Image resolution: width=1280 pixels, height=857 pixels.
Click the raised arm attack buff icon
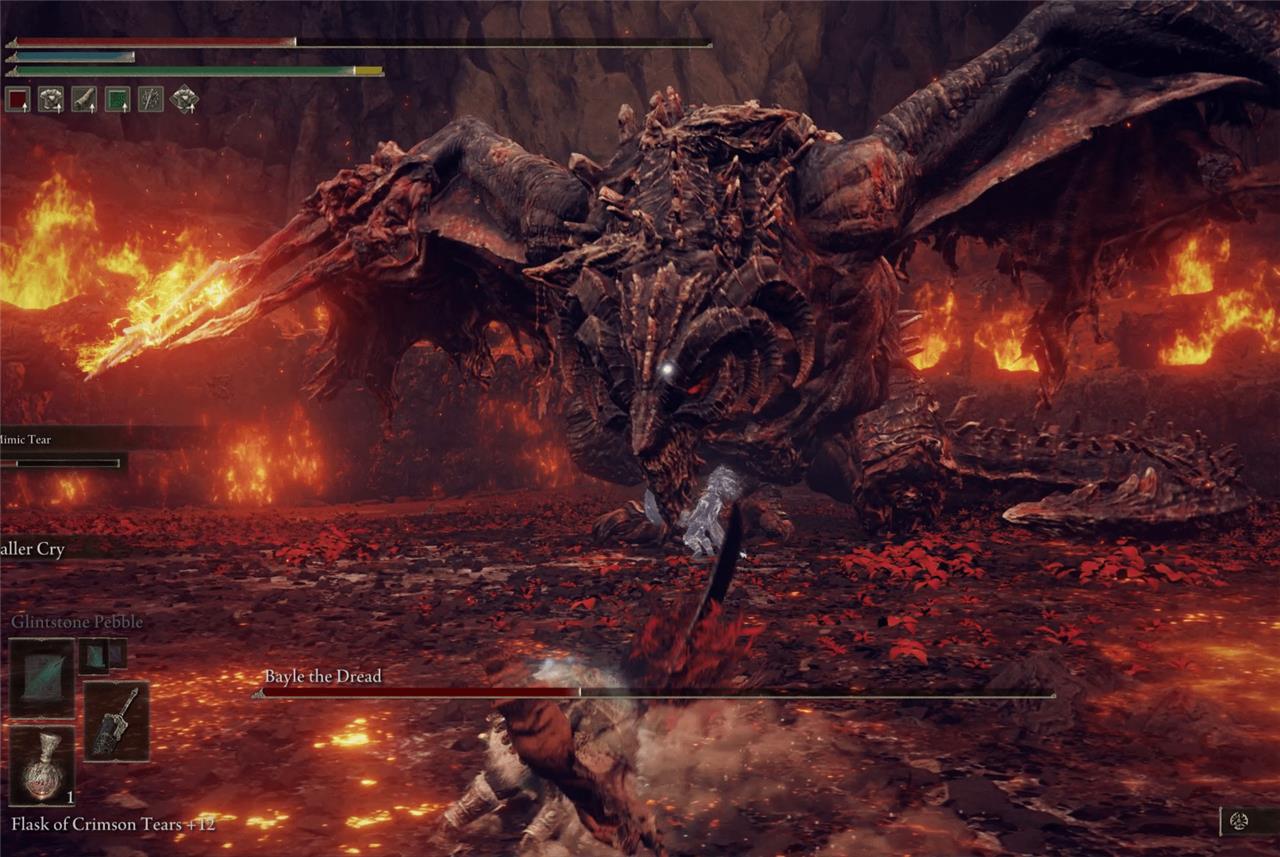84,99
